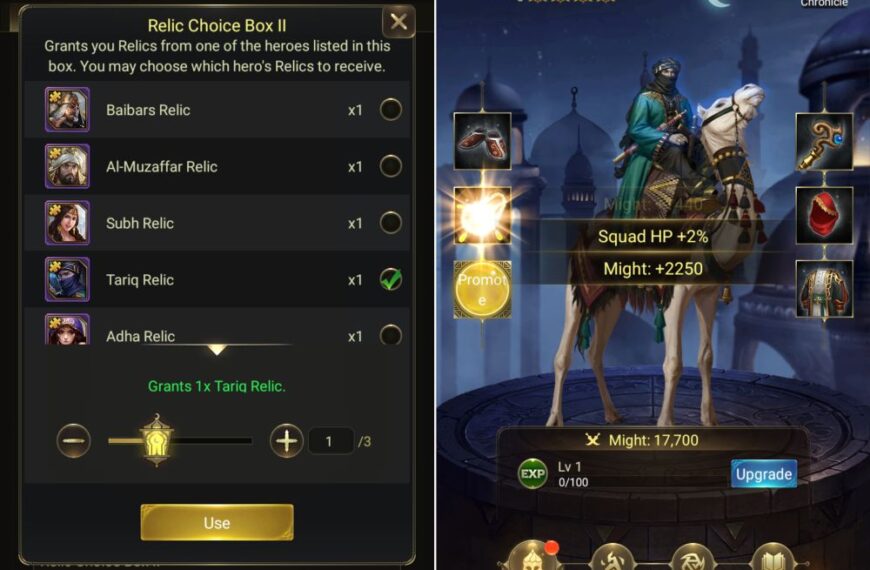Open the helmet tab with red dot
This screenshot has width=870, height=570.
coord(535,555)
